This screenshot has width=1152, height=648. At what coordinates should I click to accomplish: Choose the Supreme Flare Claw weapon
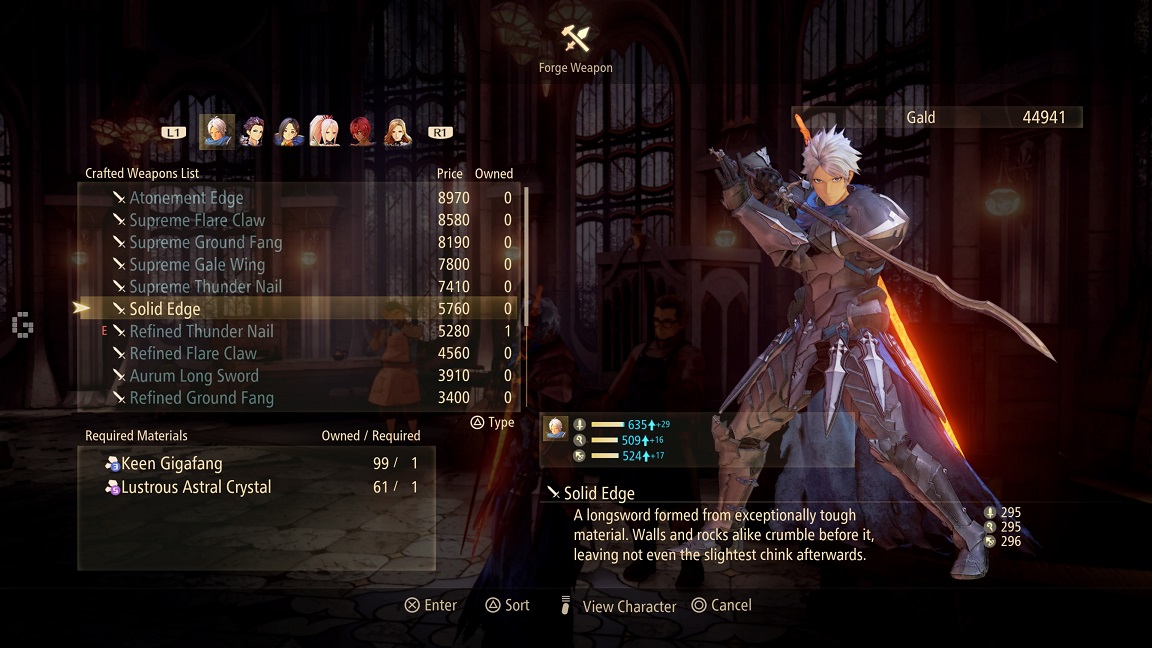(x=197, y=220)
